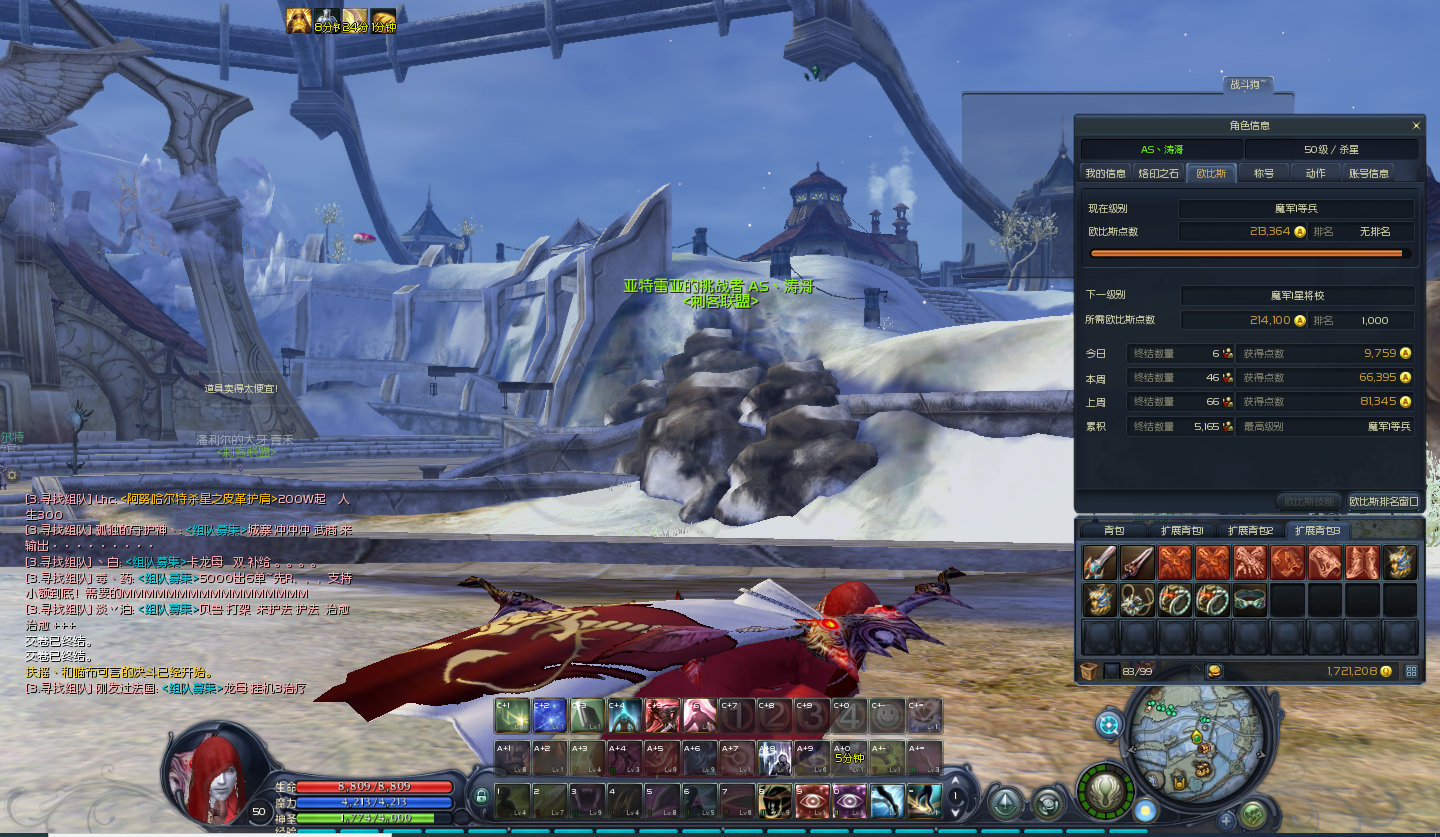Select the 称号 title tab
This screenshot has width=1440, height=837.
(1264, 173)
